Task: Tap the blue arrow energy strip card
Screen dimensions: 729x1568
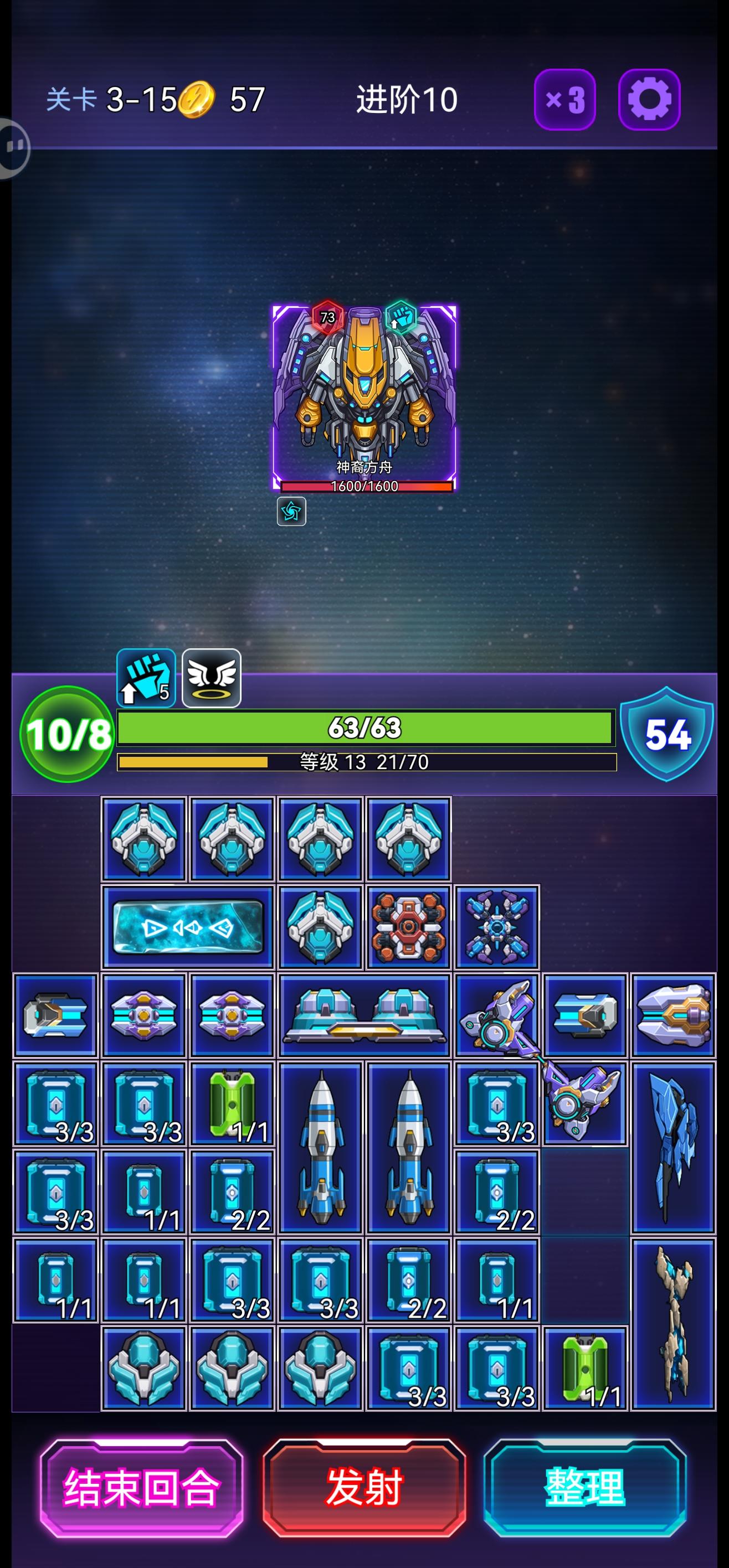Action: 188,927
